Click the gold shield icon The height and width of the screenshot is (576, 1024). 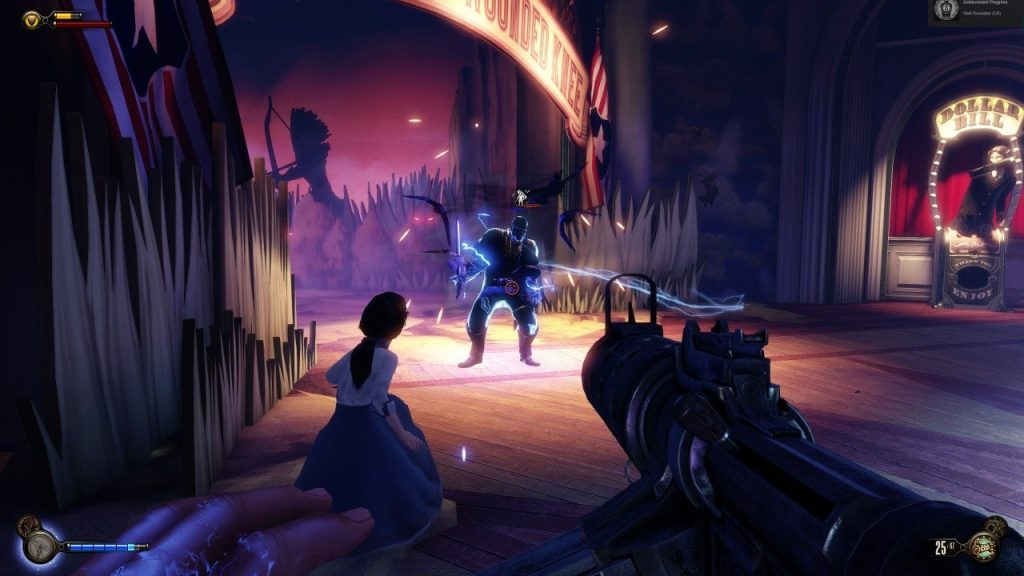33,18
